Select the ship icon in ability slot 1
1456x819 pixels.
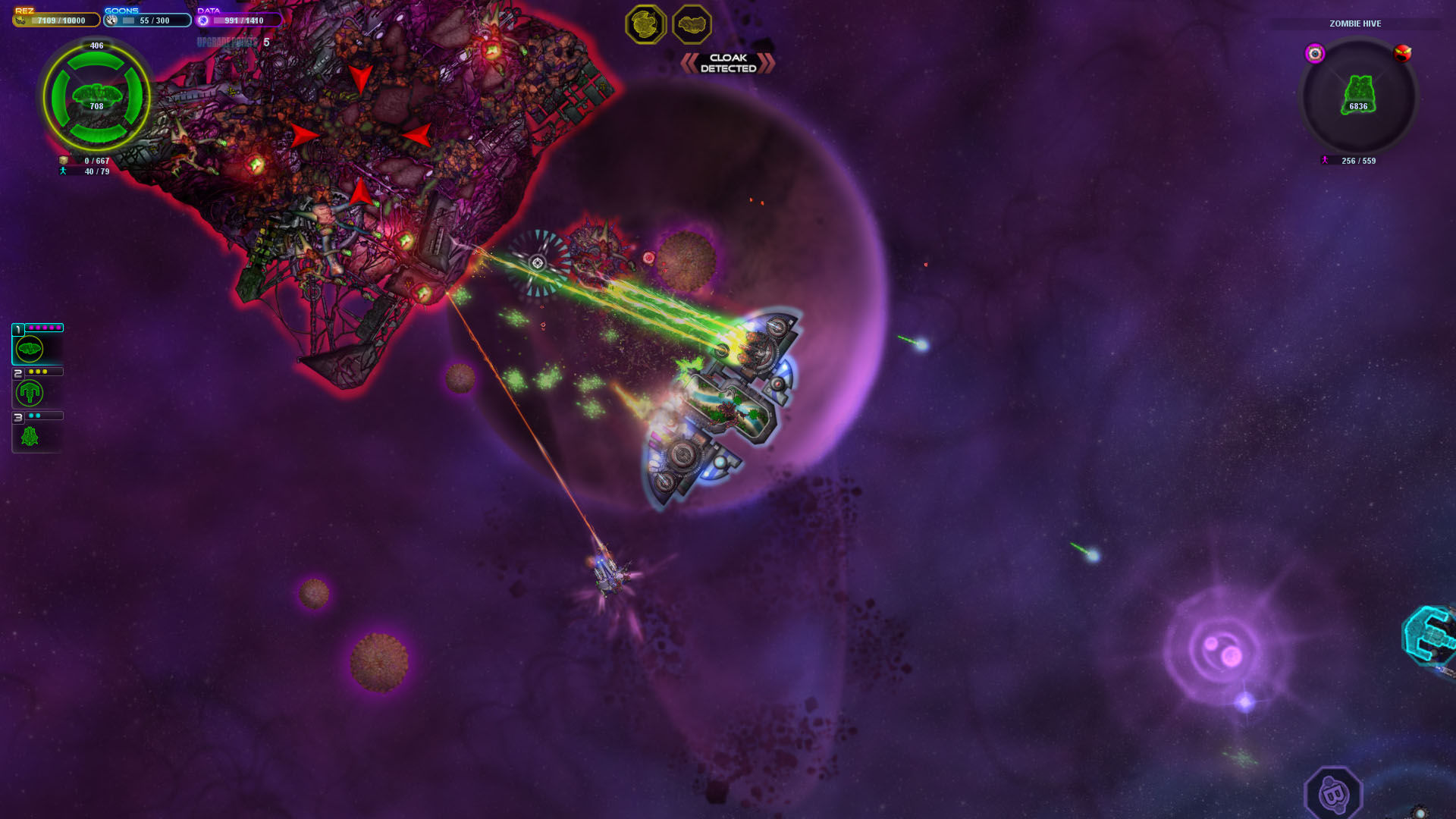click(29, 347)
